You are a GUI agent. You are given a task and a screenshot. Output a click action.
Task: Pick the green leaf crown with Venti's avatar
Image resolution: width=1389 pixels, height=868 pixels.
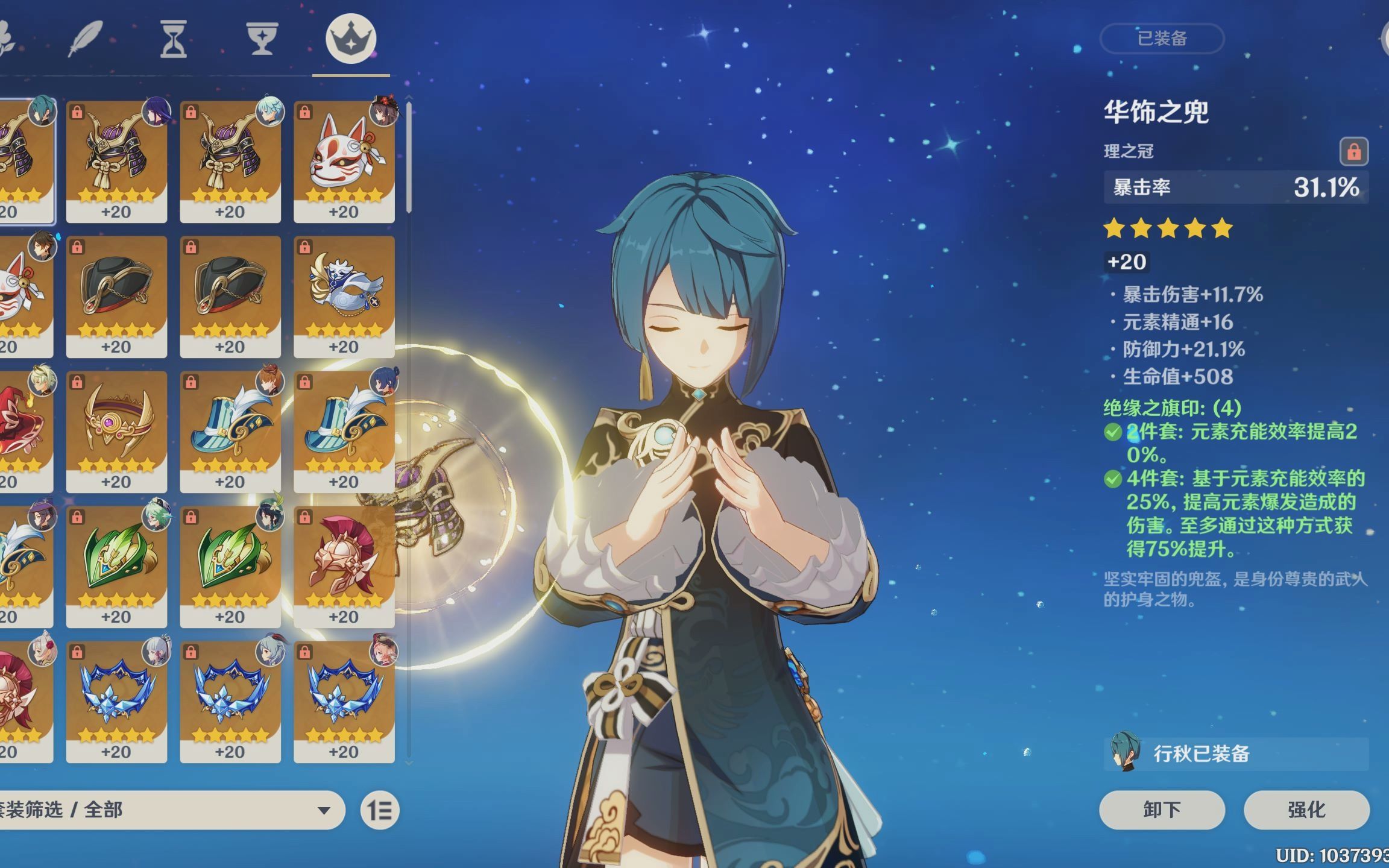230,565
